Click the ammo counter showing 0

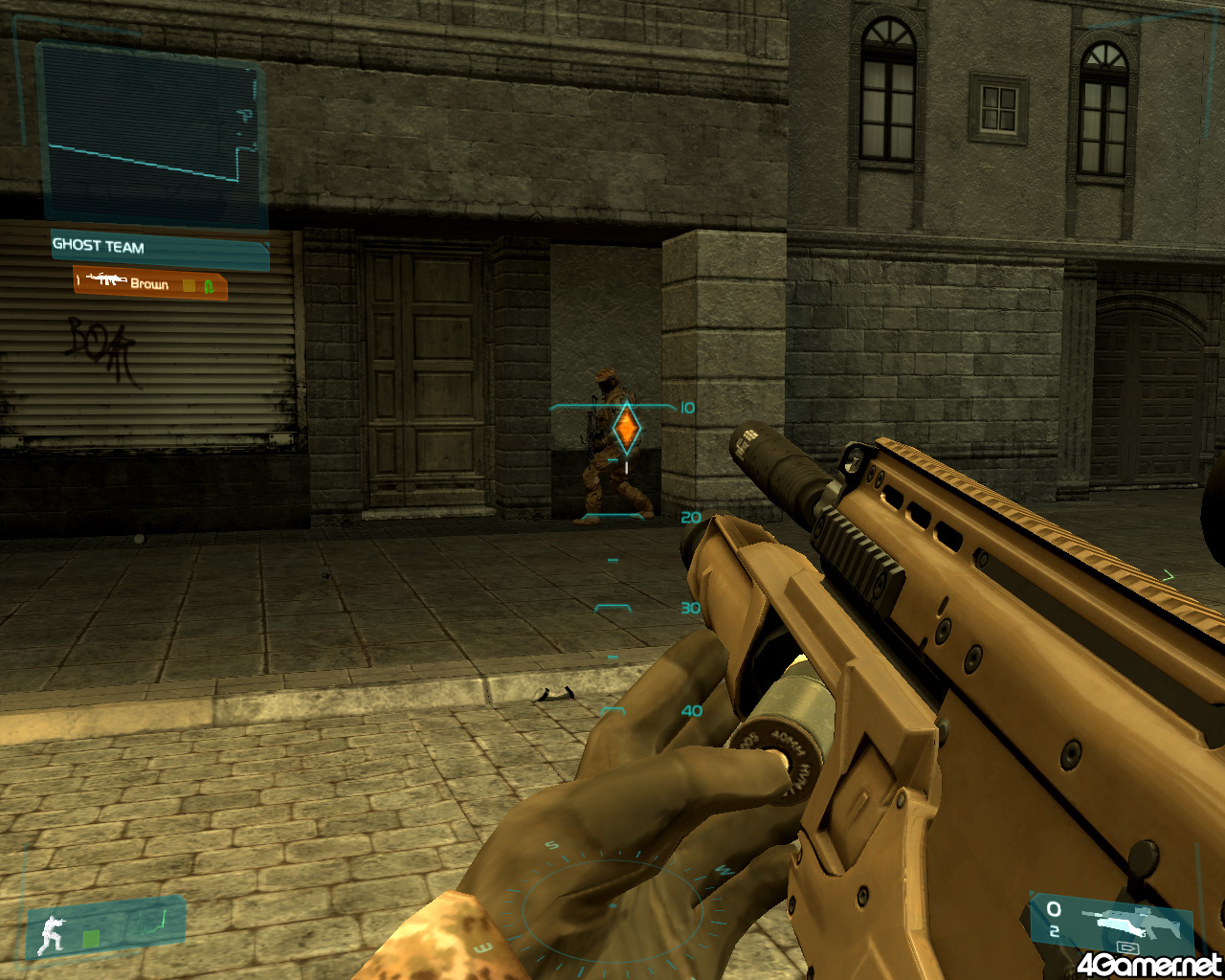1053,909
